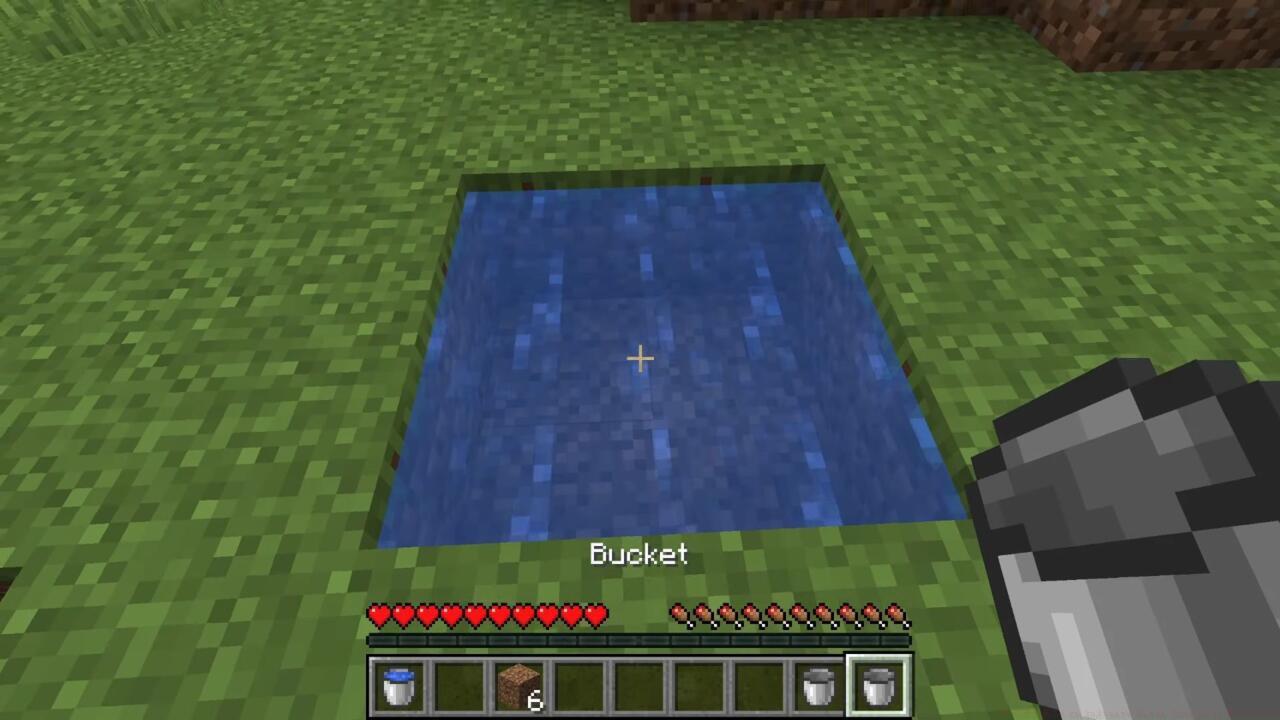Select the water bucket in hotbar slot one
This screenshot has height=720, width=1280.
[399, 687]
